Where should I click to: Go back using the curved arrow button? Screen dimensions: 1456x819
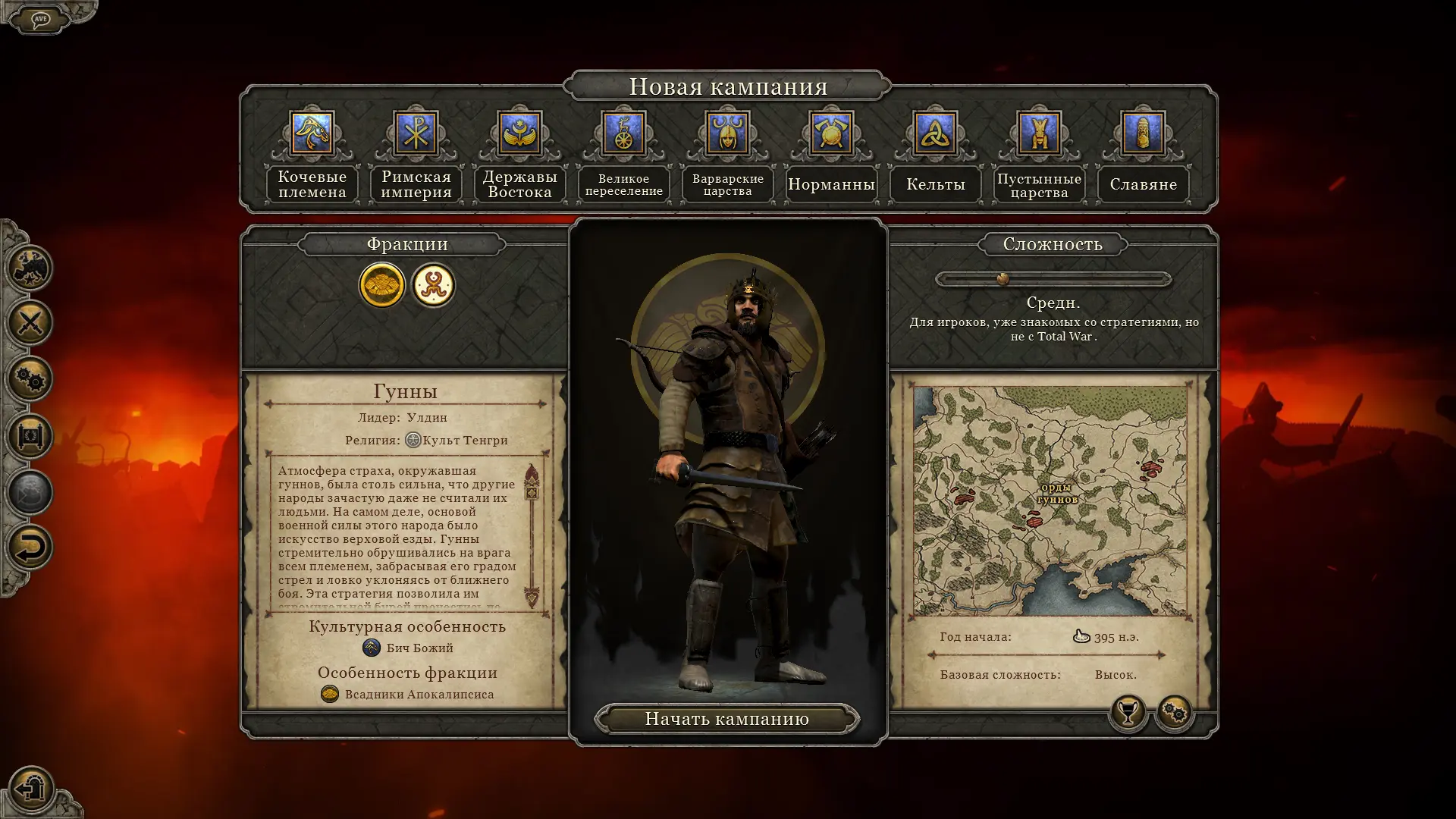pos(30,548)
